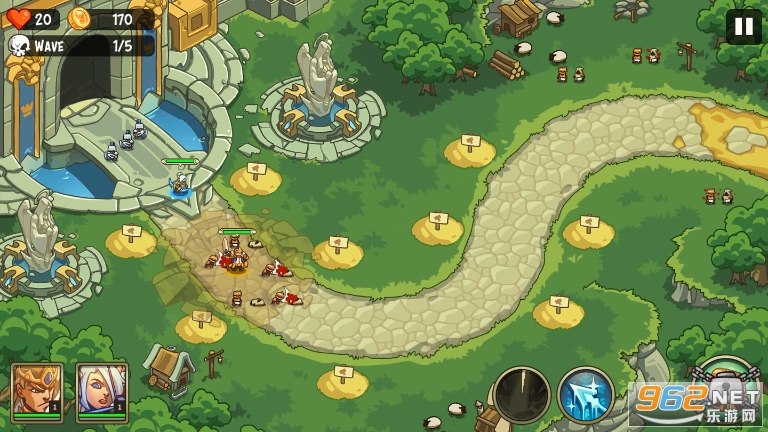
Task: Select the white-haired hero portrait
Action: (102, 390)
